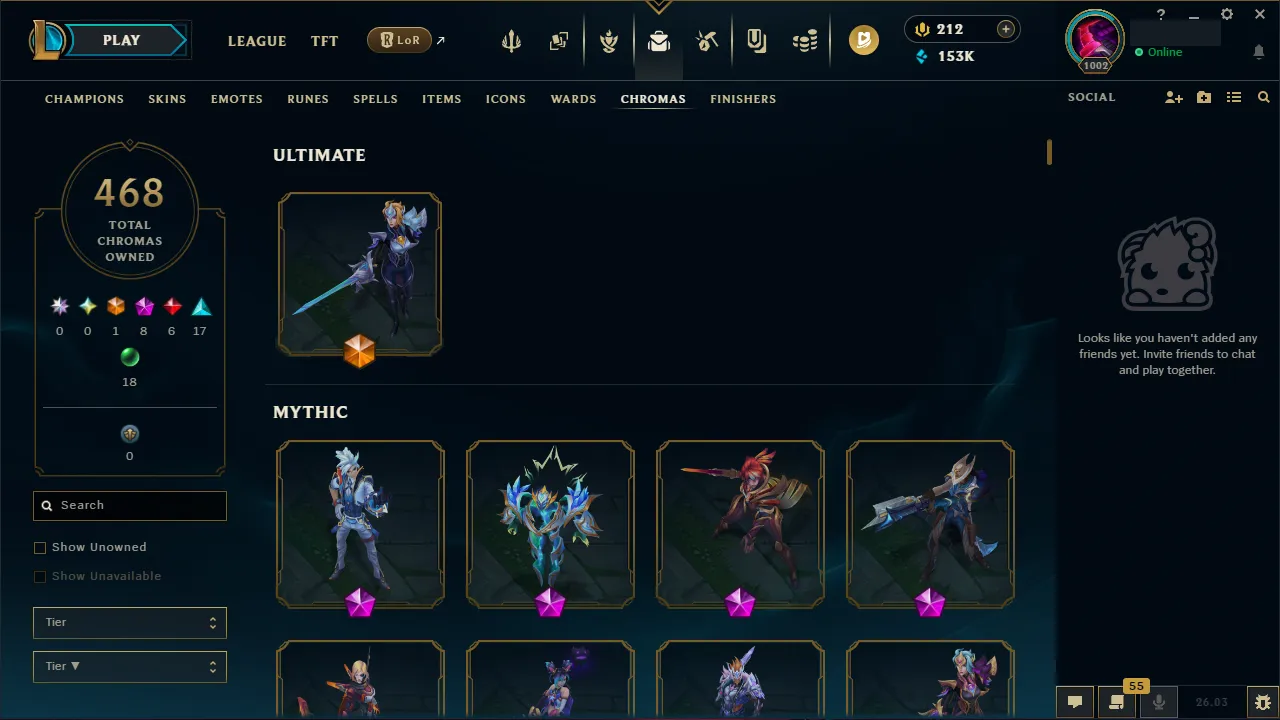Image resolution: width=1280 pixels, height=720 pixels.
Task: Click the add-friend icon in the Social panel
Action: click(1173, 97)
